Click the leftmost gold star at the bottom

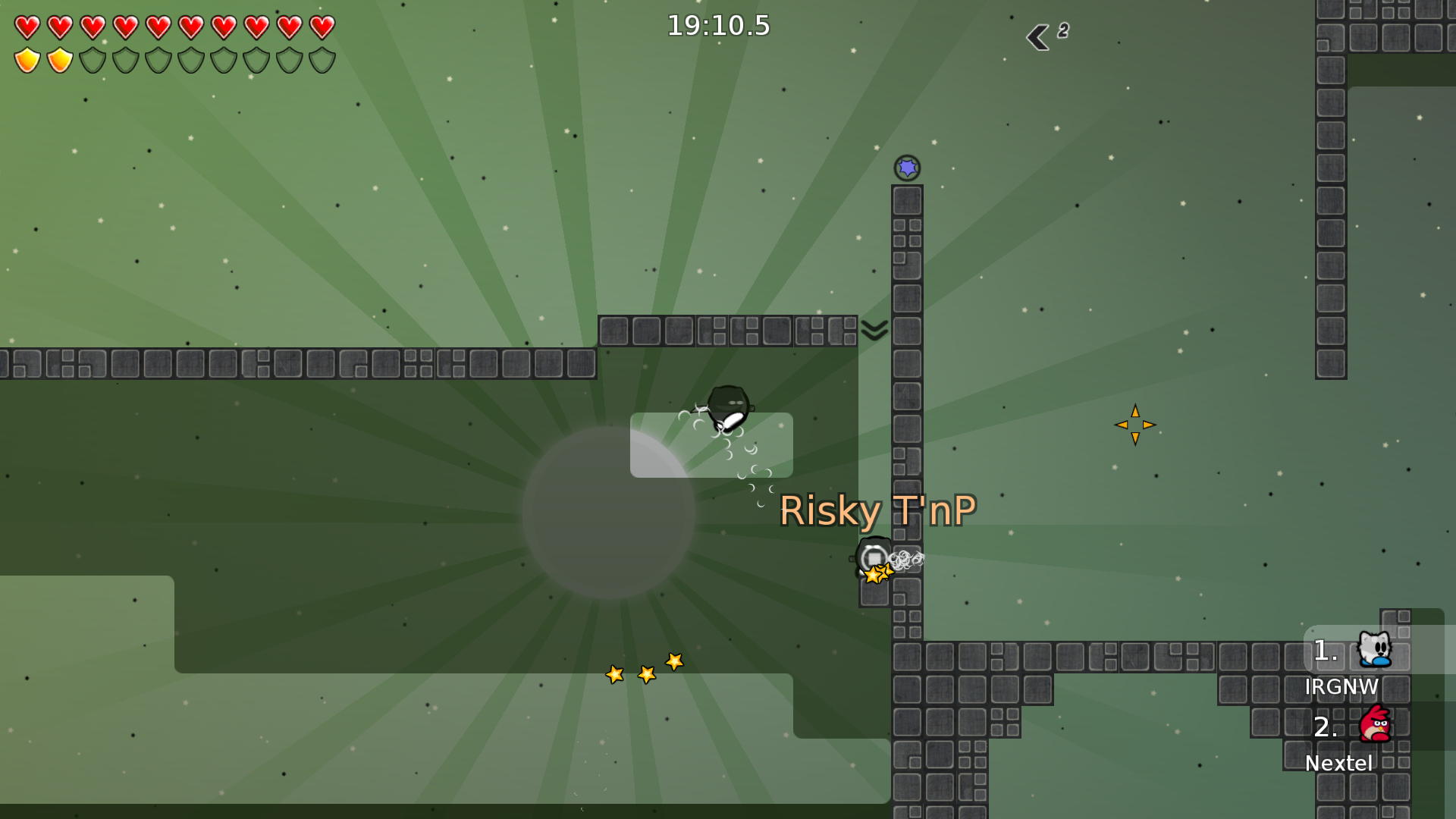pyautogui.click(x=614, y=673)
